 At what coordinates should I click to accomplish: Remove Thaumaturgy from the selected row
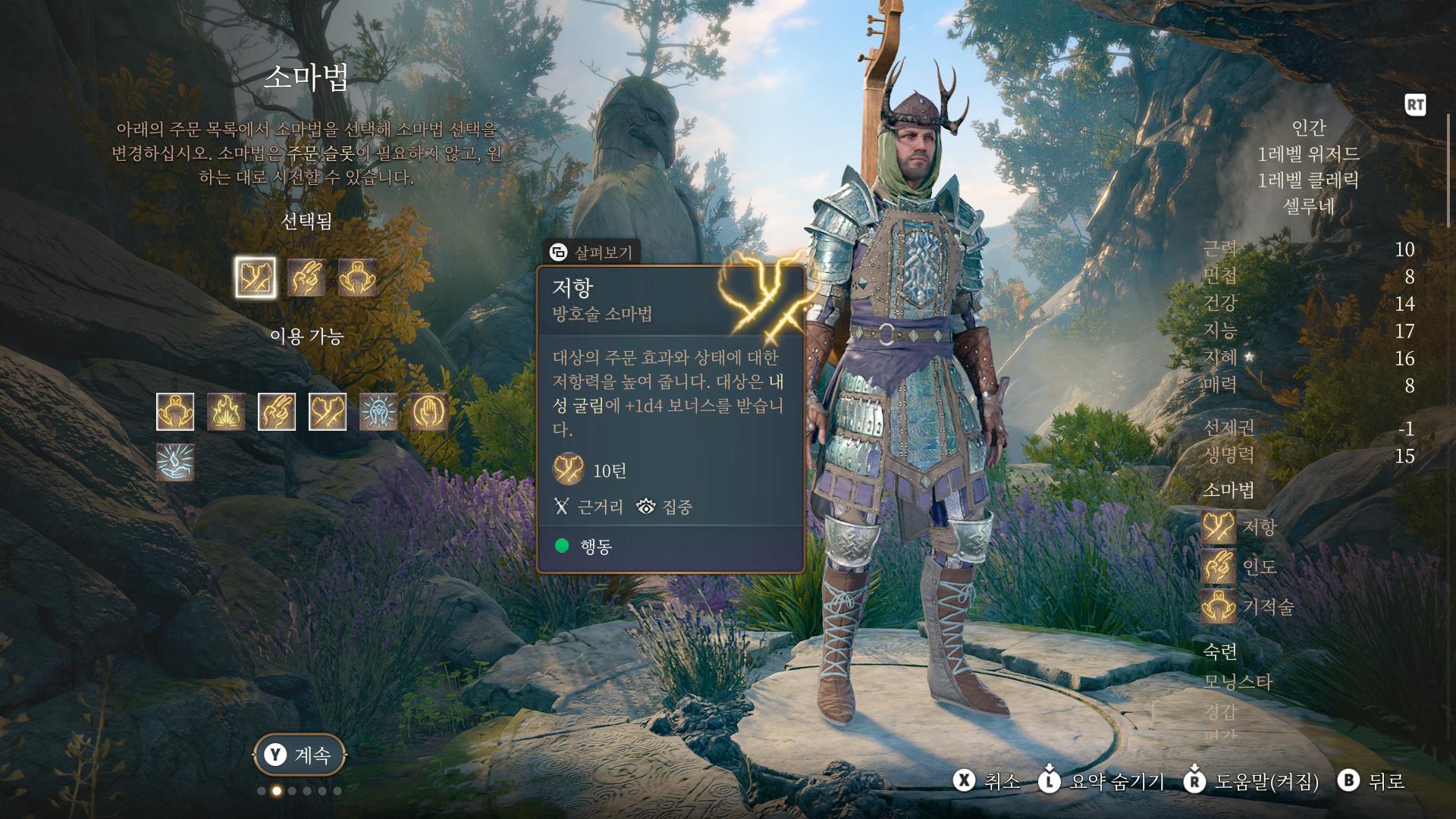357,277
